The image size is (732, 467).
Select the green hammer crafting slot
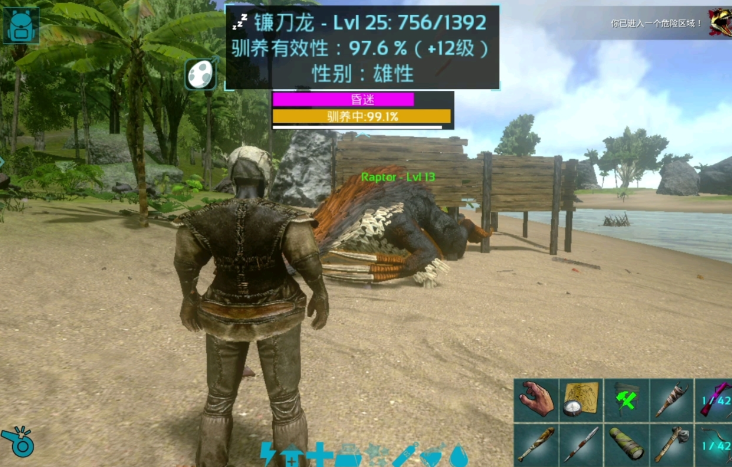(627, 399)
